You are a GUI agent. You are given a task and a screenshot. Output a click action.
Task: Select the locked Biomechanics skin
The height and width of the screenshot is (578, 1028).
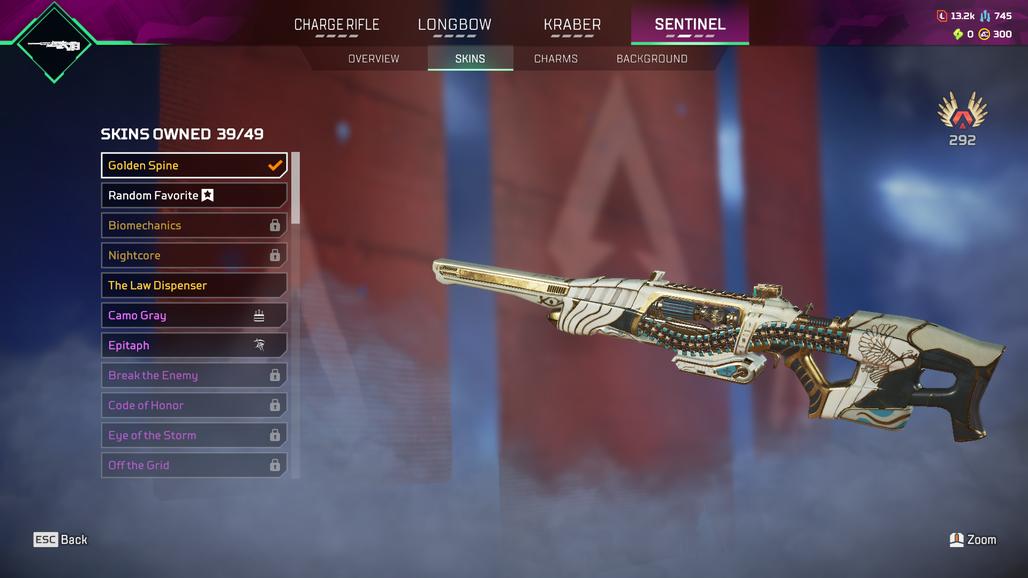point(194,225)
